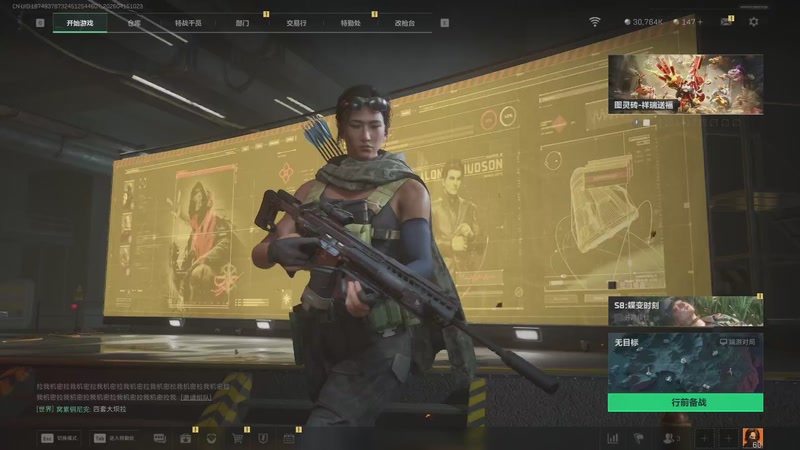Open the 交易行 tab
The height and width of the screenshot is (450, 800).
(296, 22)
